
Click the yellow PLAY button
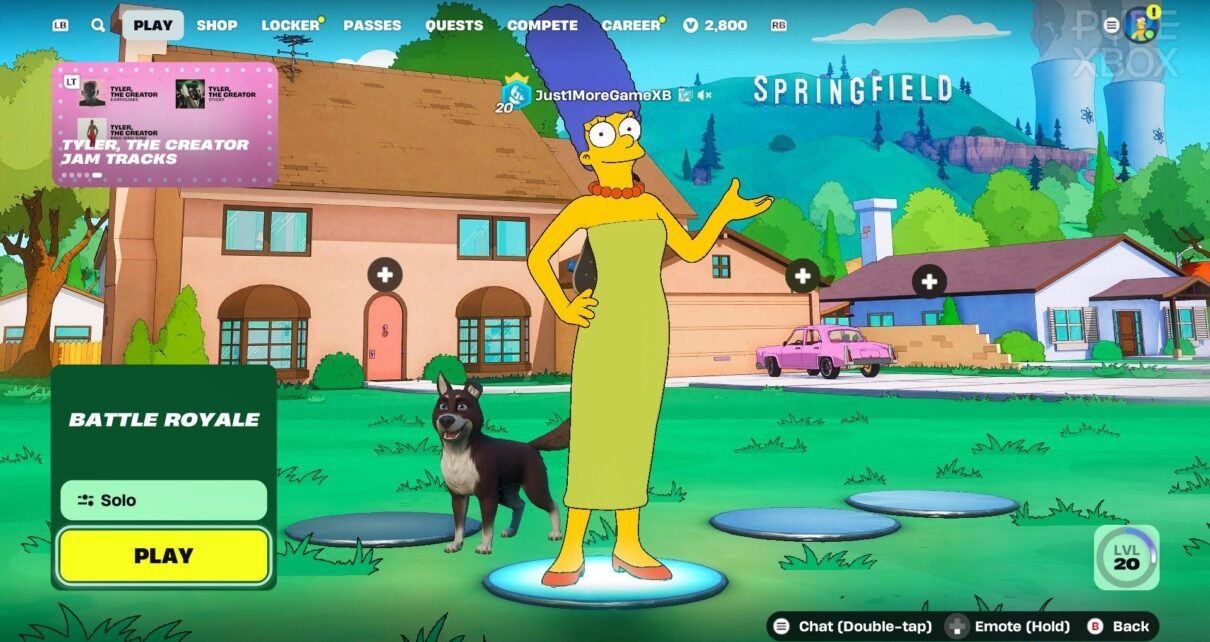[164, 556]
